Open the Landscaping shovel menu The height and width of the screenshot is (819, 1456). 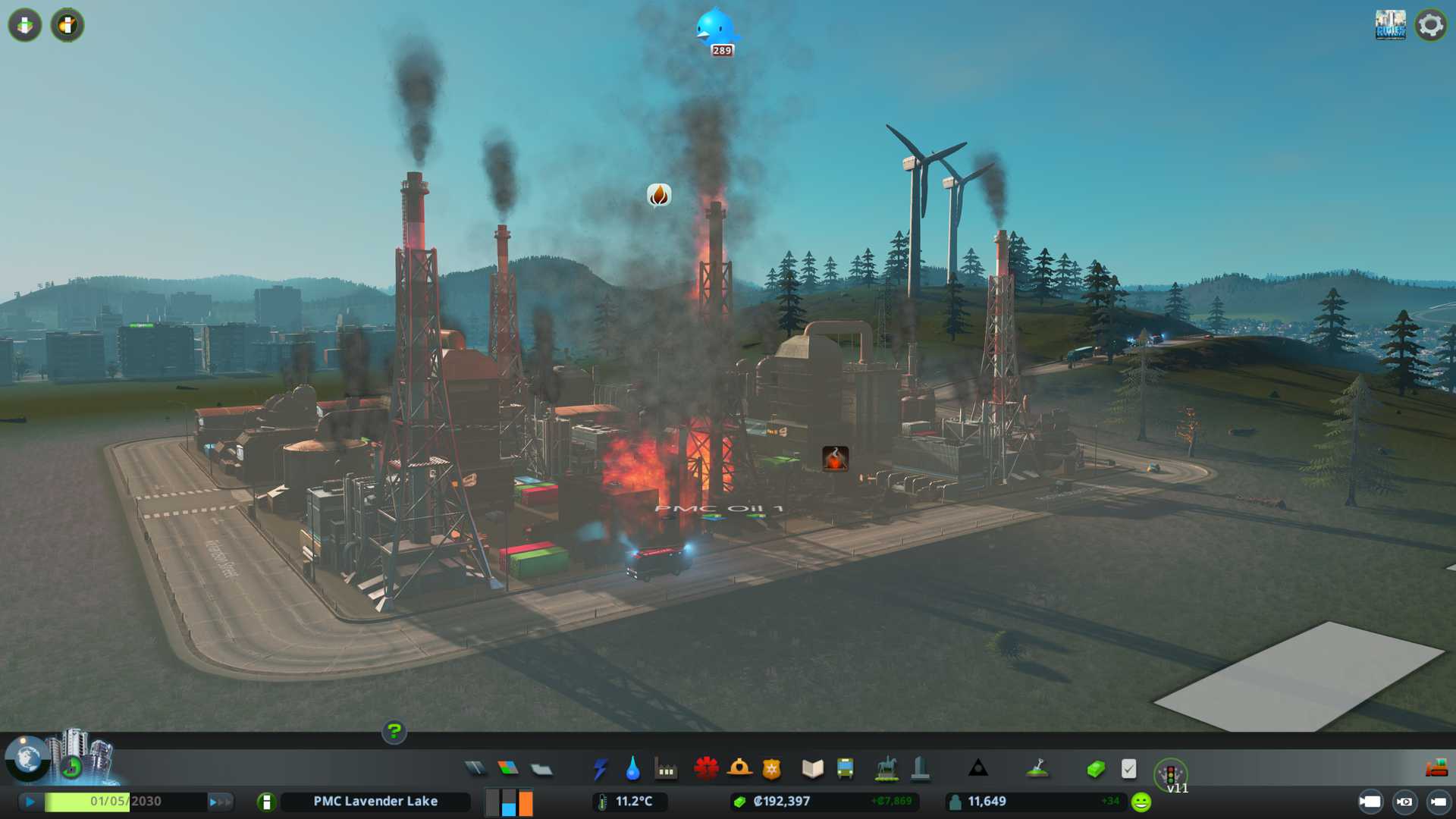1037,769
